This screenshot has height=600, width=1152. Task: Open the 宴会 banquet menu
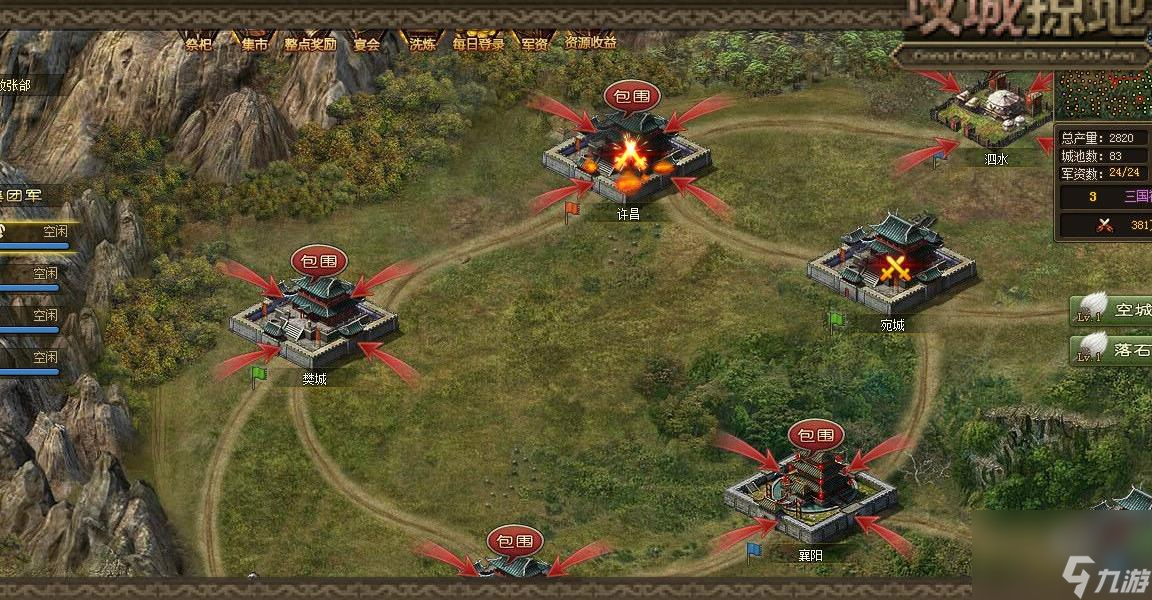(x=367, y=42)
